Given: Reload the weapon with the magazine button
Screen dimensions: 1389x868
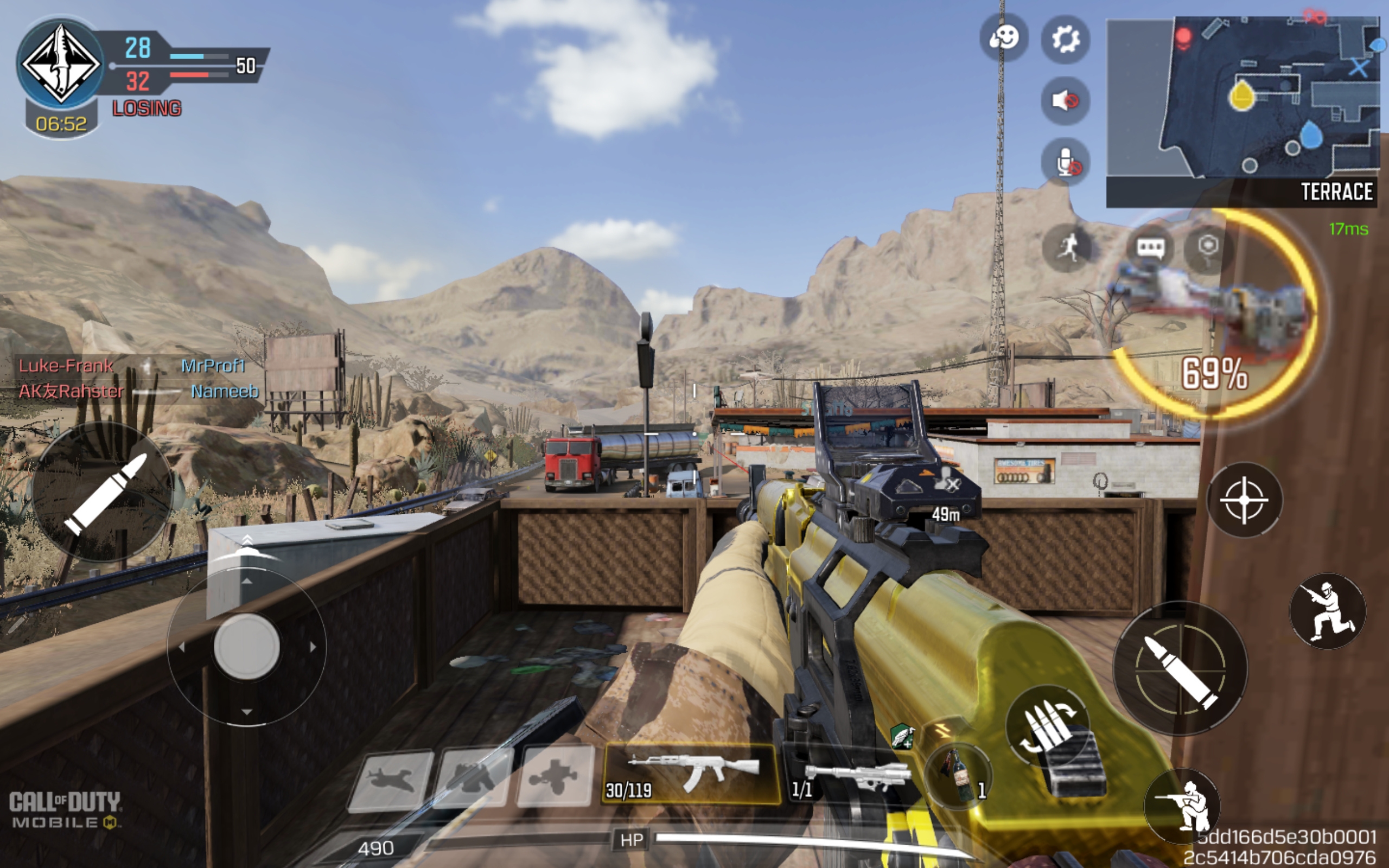Looking at the screenshot, I should [x=1048, y=726].
